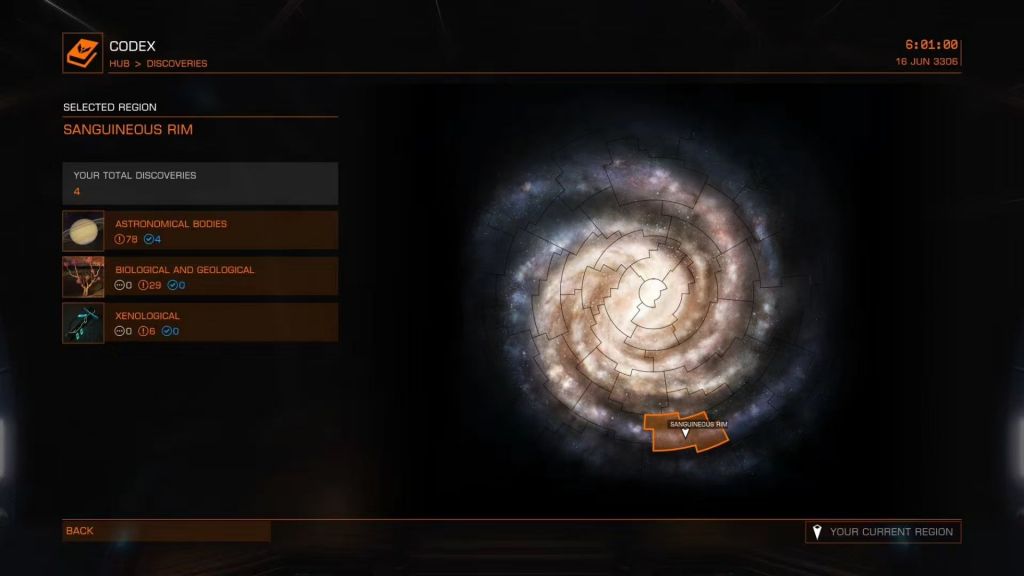Viewport: 1024px width, 576px height.
Task: Click the ringed planet thumbnail
Action: [x=83, y=230]
